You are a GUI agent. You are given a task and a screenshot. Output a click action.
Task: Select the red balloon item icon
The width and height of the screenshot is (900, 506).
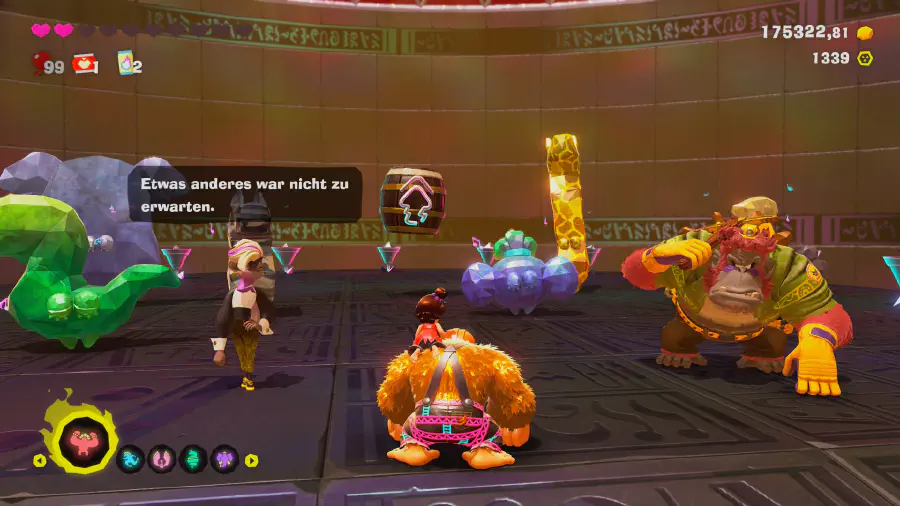pyautogui.click(x=41, y=65)
